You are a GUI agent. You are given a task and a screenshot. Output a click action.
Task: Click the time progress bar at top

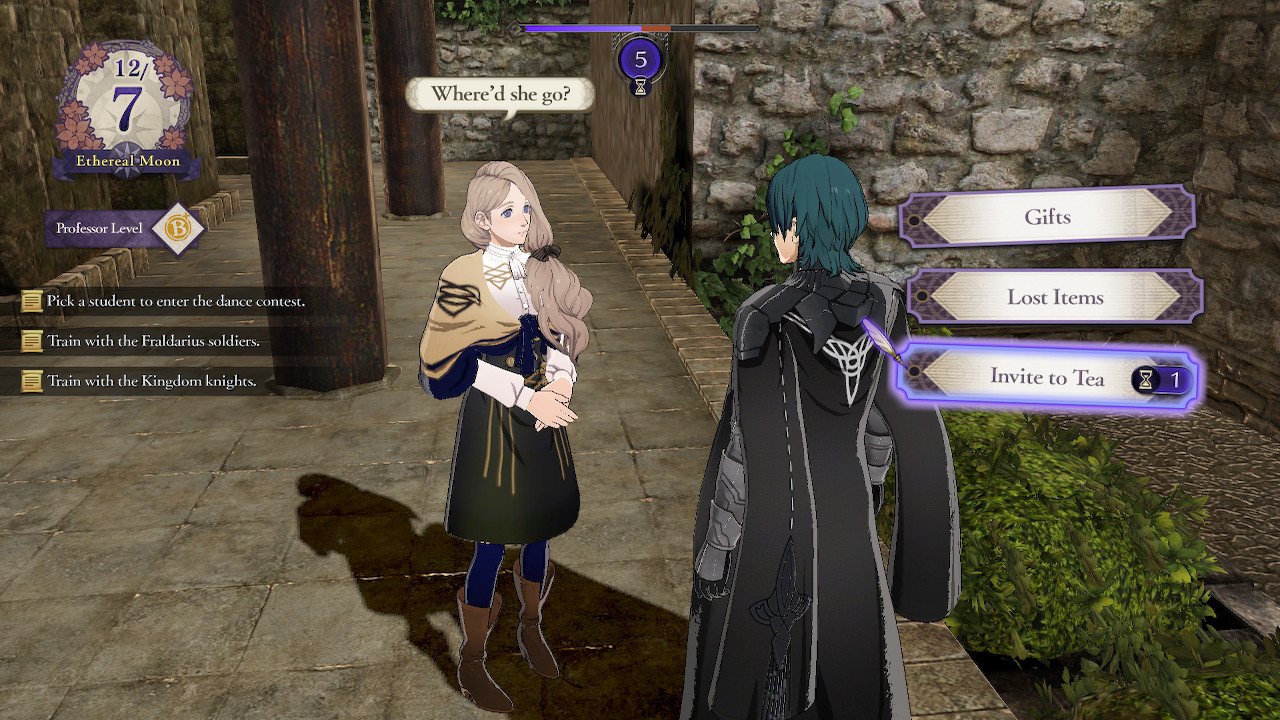pyautogui.click(x=635, y=27)
